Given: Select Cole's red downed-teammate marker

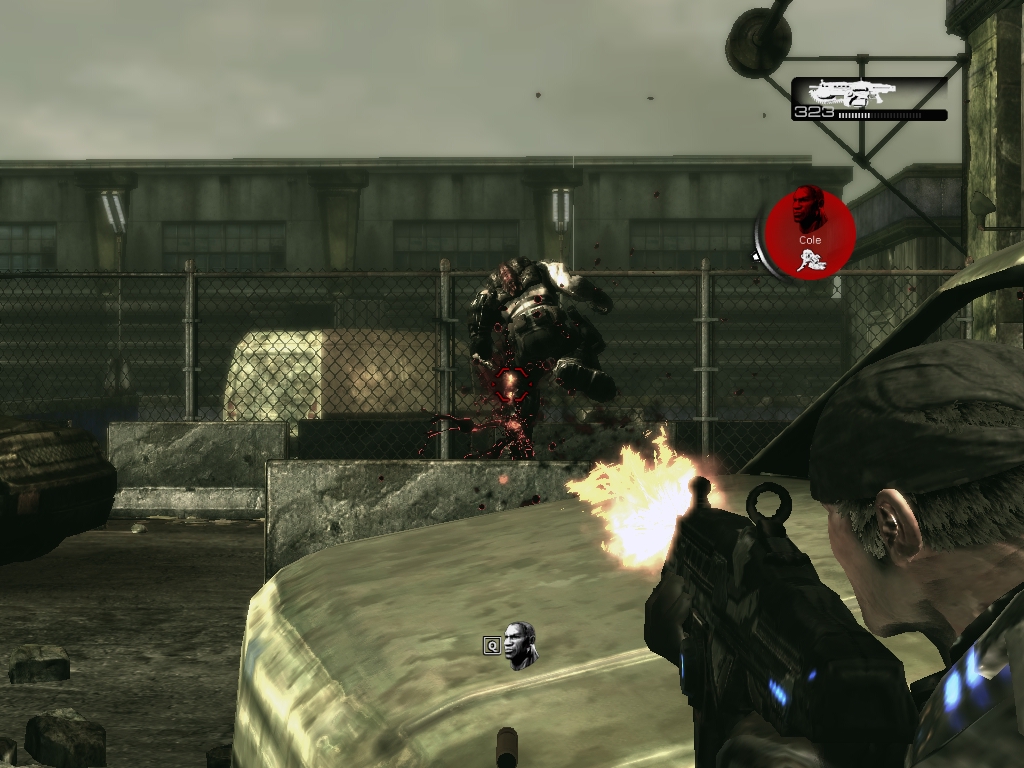Looking at the screenshot, I should 810,233.
